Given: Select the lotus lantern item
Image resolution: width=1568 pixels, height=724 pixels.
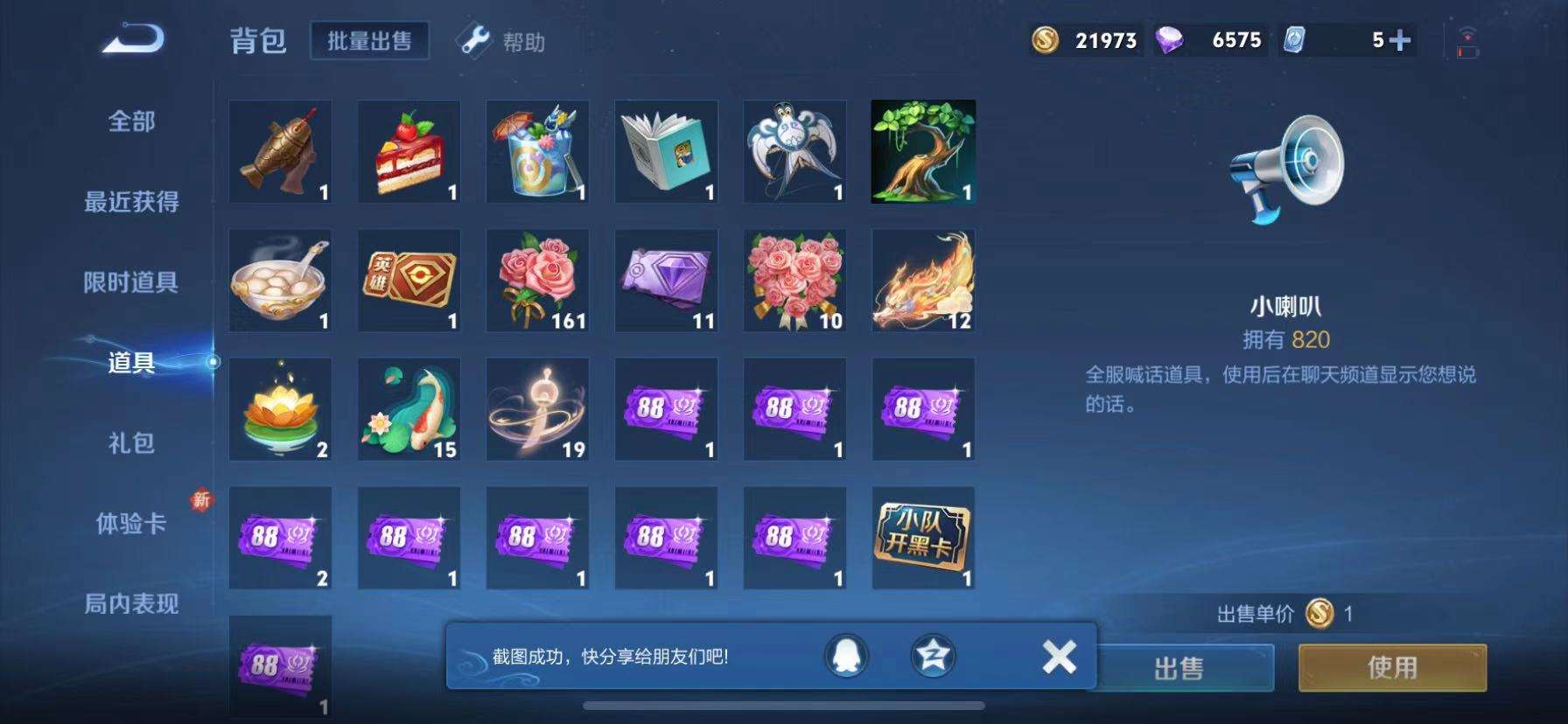Looking at the screenshot, I should [x=279, y=407].
